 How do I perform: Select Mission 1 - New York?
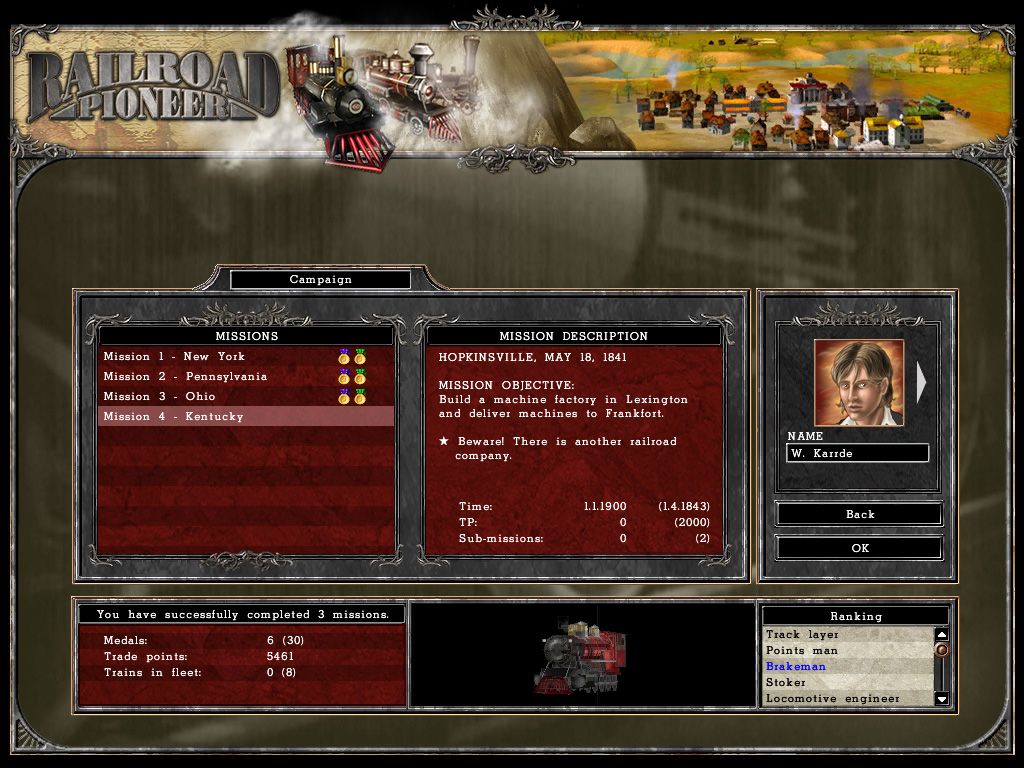point(174,357)
